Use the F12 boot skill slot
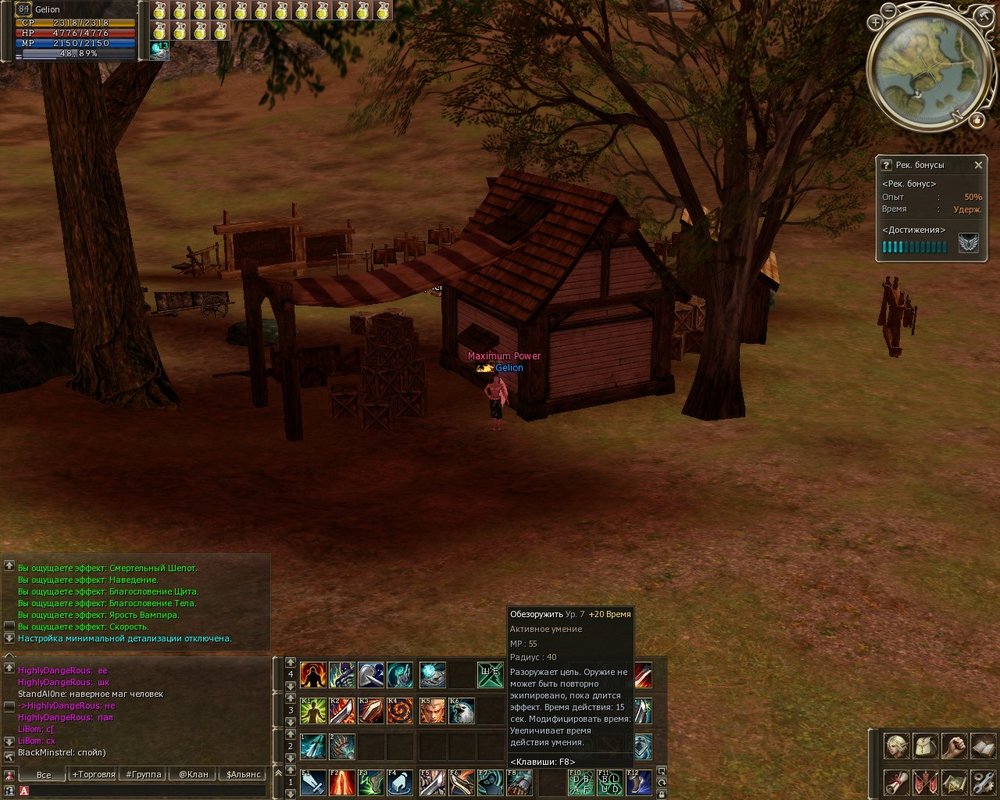 pyautogui.click(x=639, y=782)
